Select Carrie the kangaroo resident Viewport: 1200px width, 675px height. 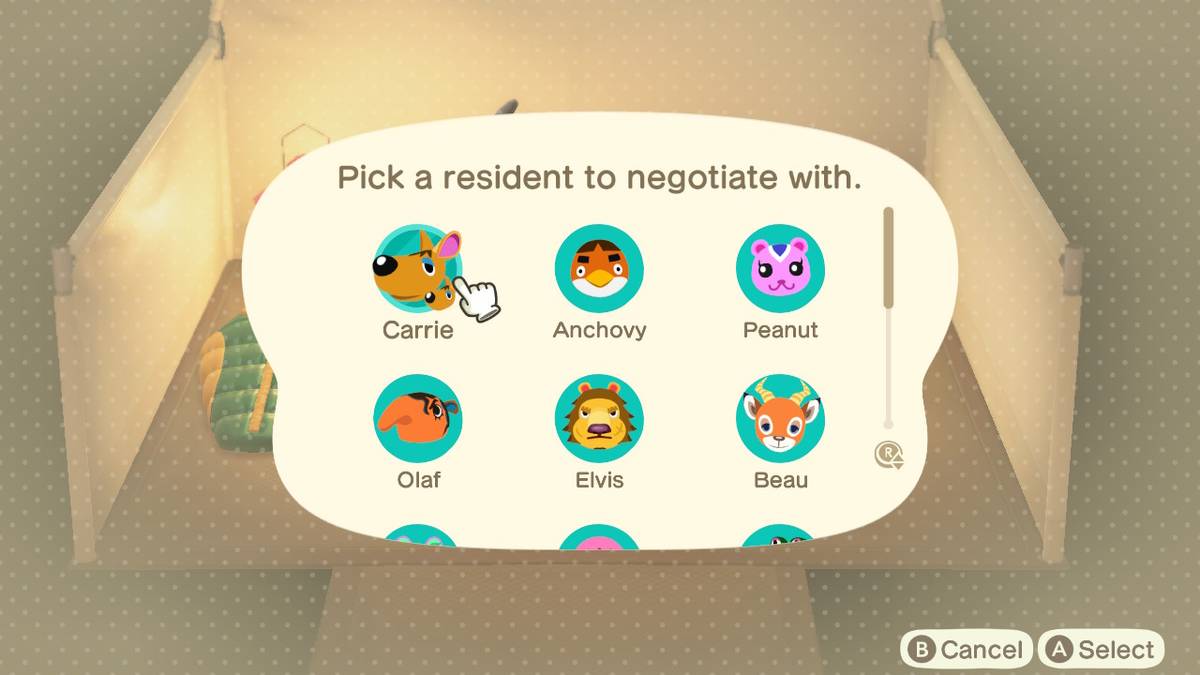[x=417, y=269]
